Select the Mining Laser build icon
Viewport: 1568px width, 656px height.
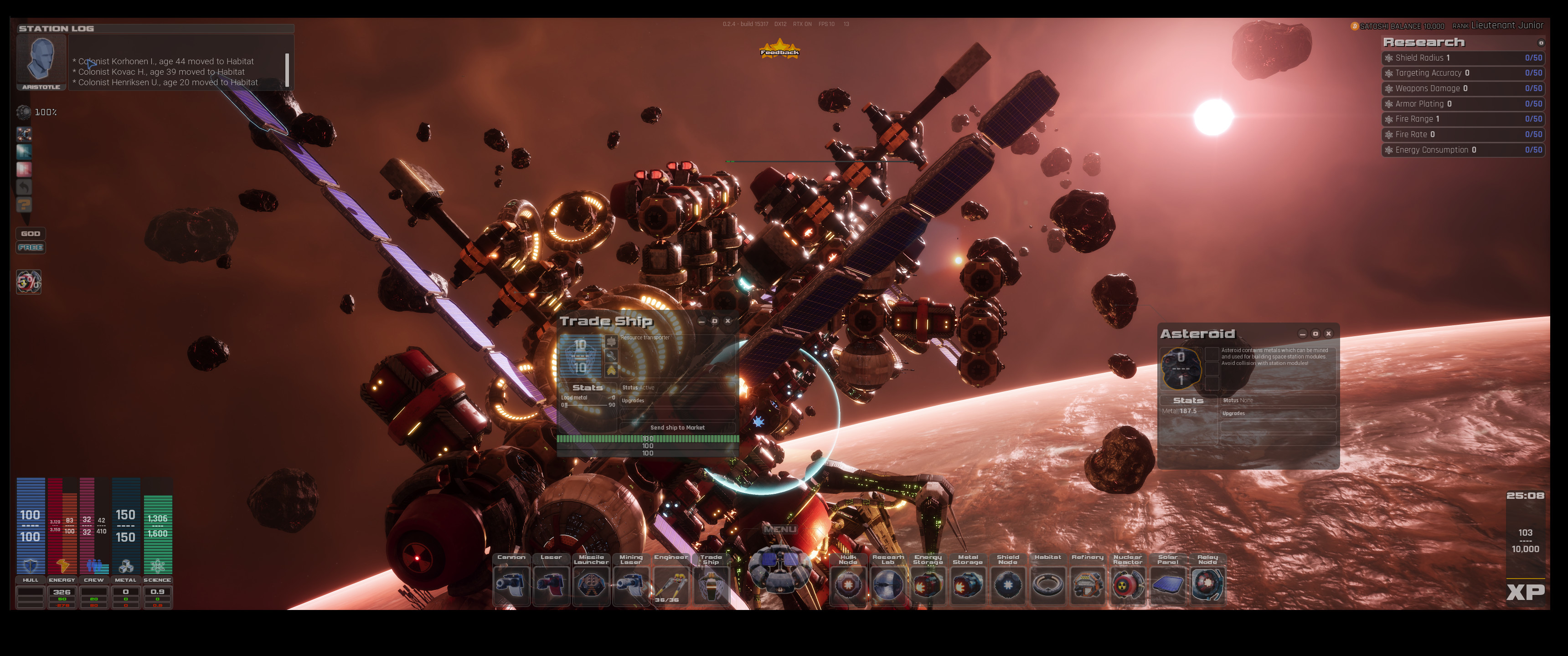point(631,585)
